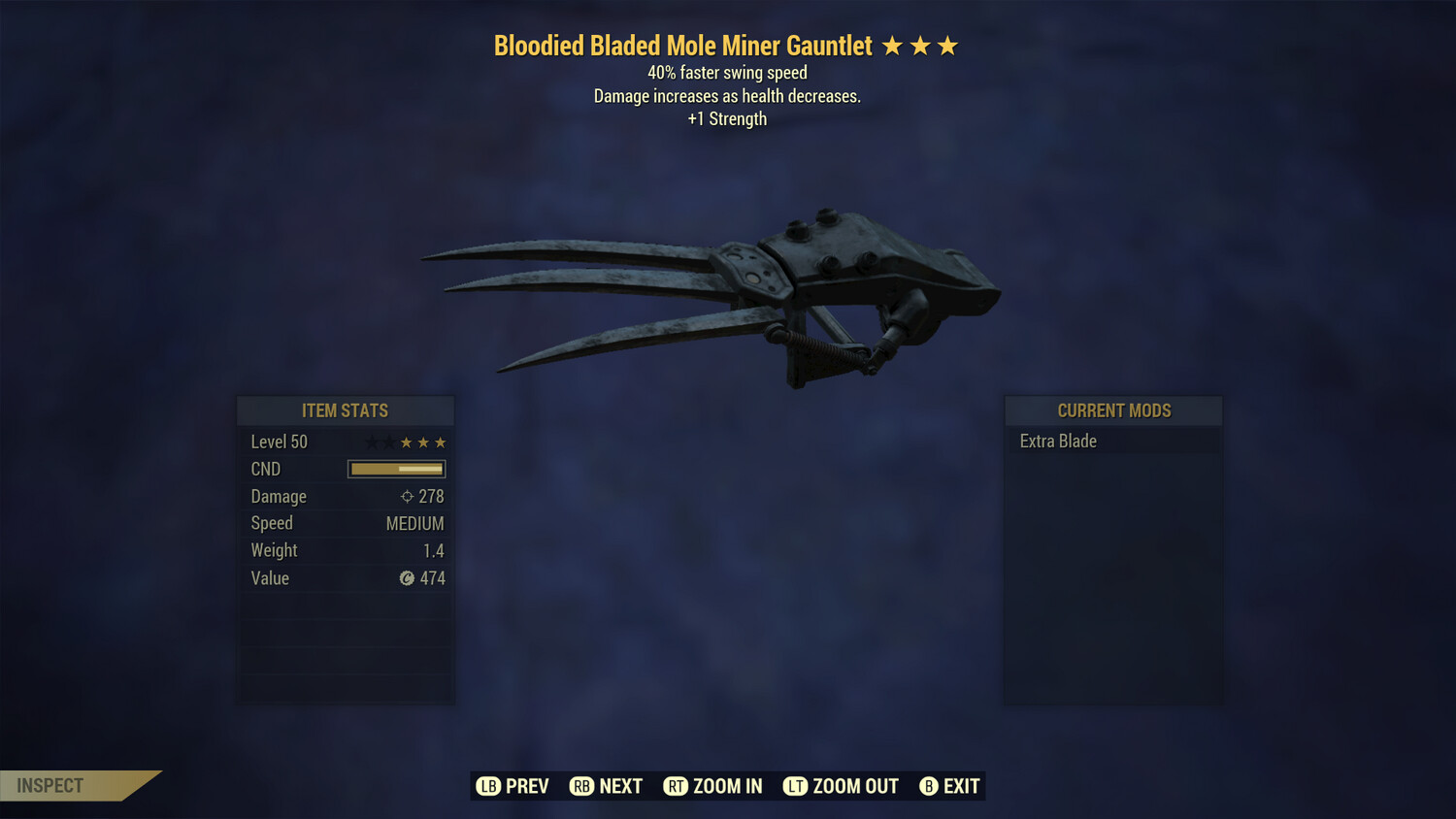Select the INSPECT tab at bottom left
1456x819 pixels.
(49, 785)
